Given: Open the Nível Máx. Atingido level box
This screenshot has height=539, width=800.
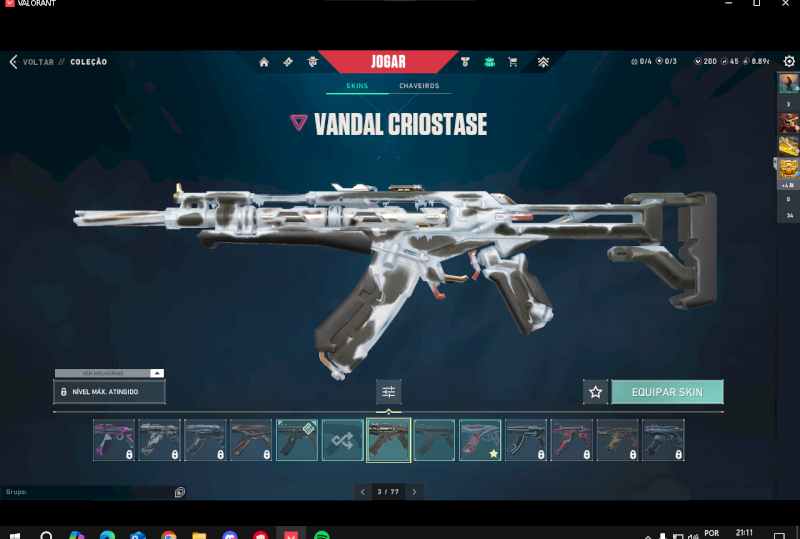Looking at the screenshot, I should 108,392.
